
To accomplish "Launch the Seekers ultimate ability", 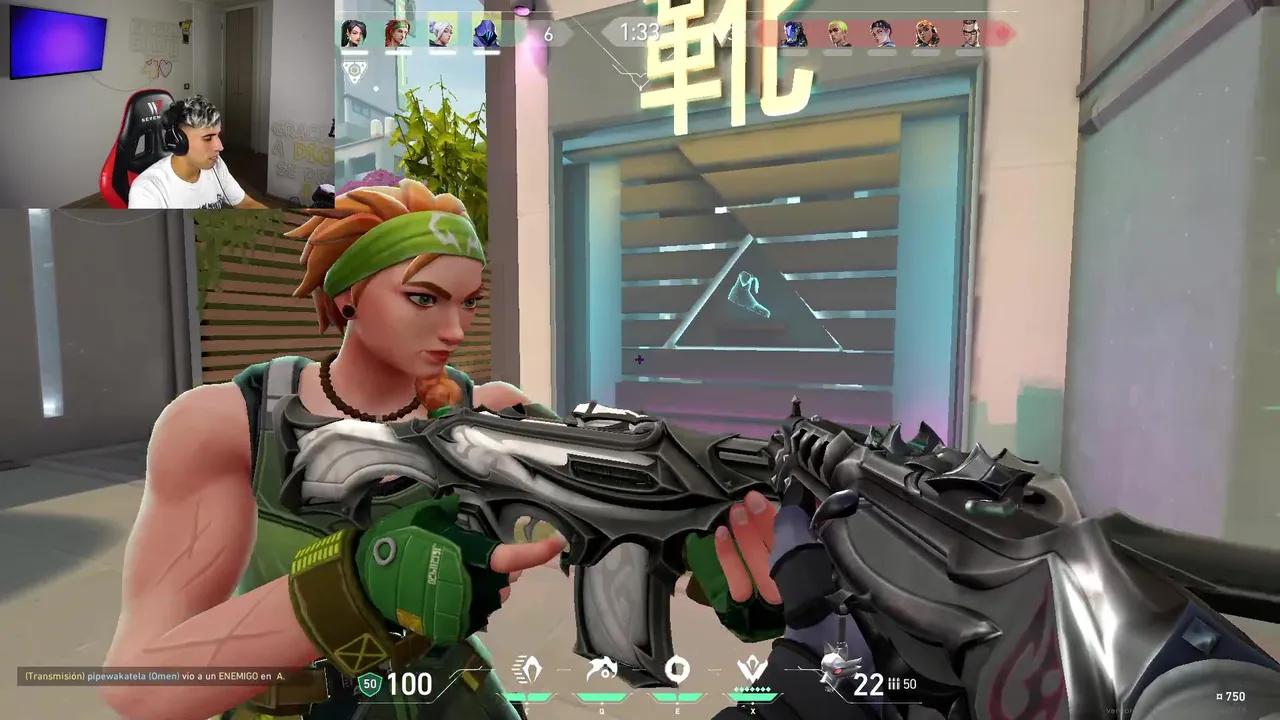I will (x=752, y=665).
